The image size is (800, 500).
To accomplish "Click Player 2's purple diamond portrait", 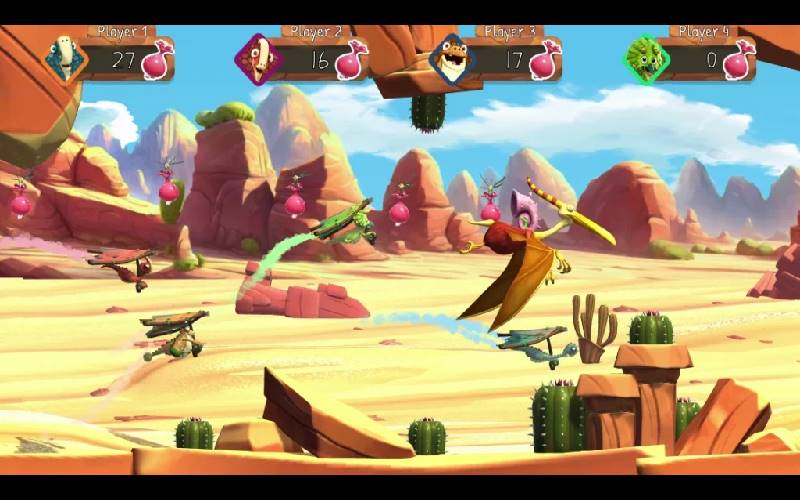I will click(x=258, y=60).
